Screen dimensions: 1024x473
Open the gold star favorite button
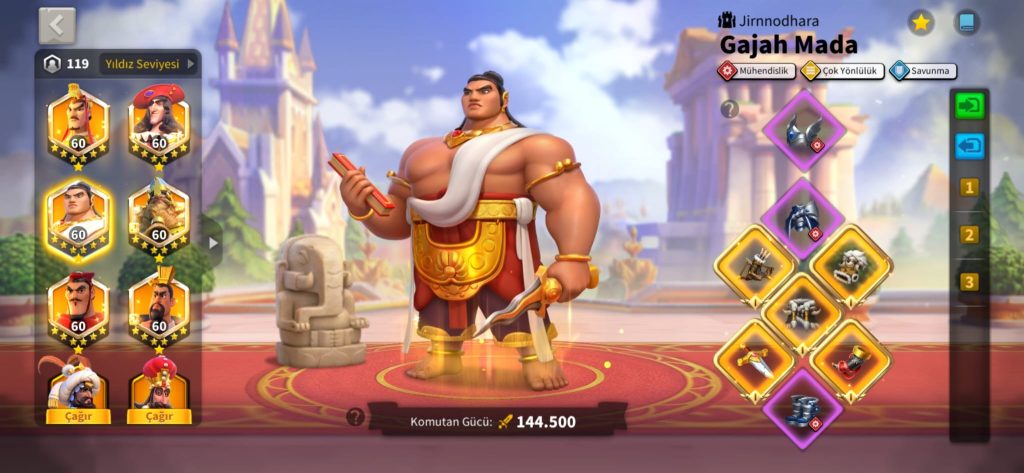click(x=920, y=23)
